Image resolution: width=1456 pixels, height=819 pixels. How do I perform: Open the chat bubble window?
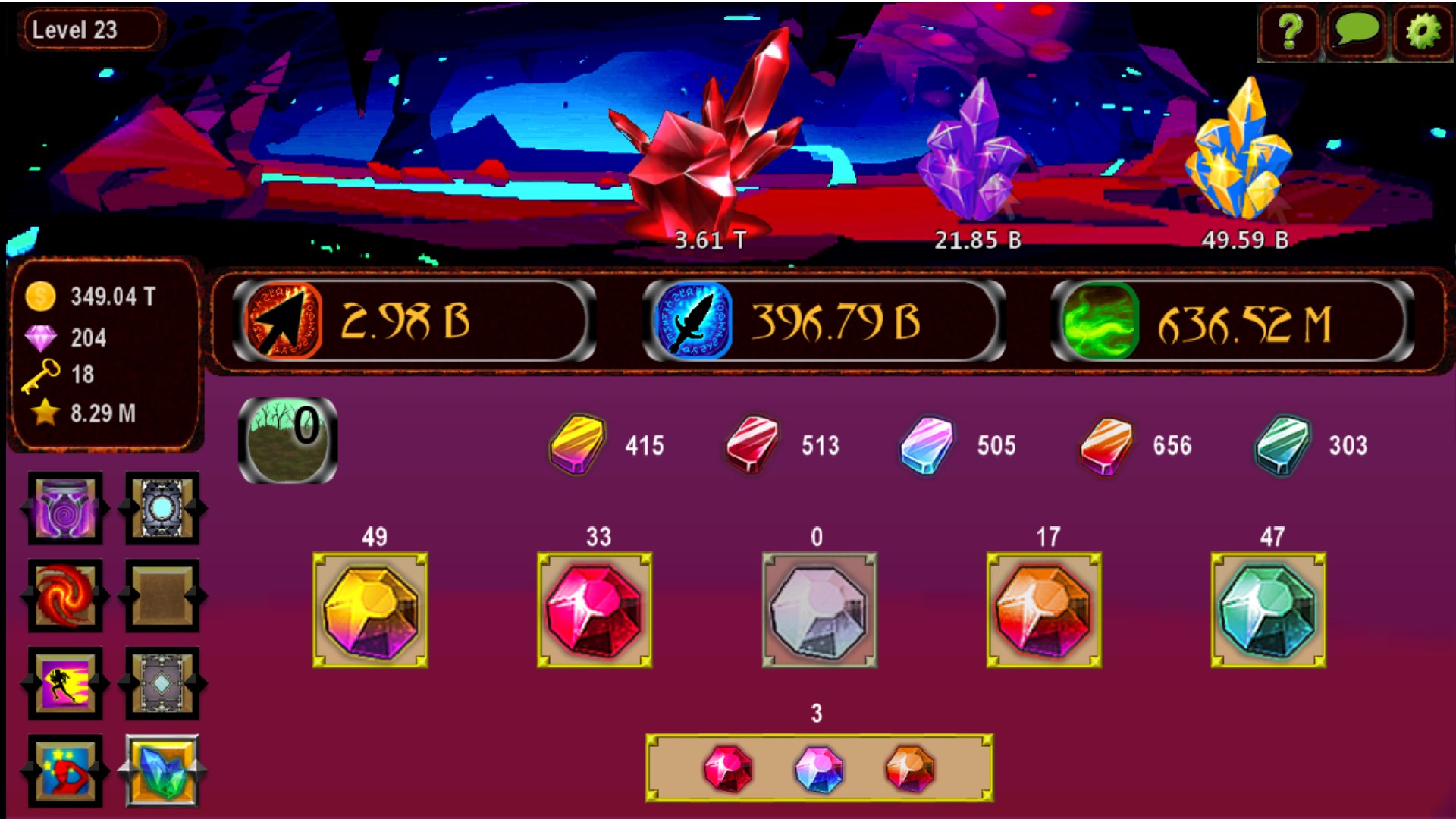1357,31
